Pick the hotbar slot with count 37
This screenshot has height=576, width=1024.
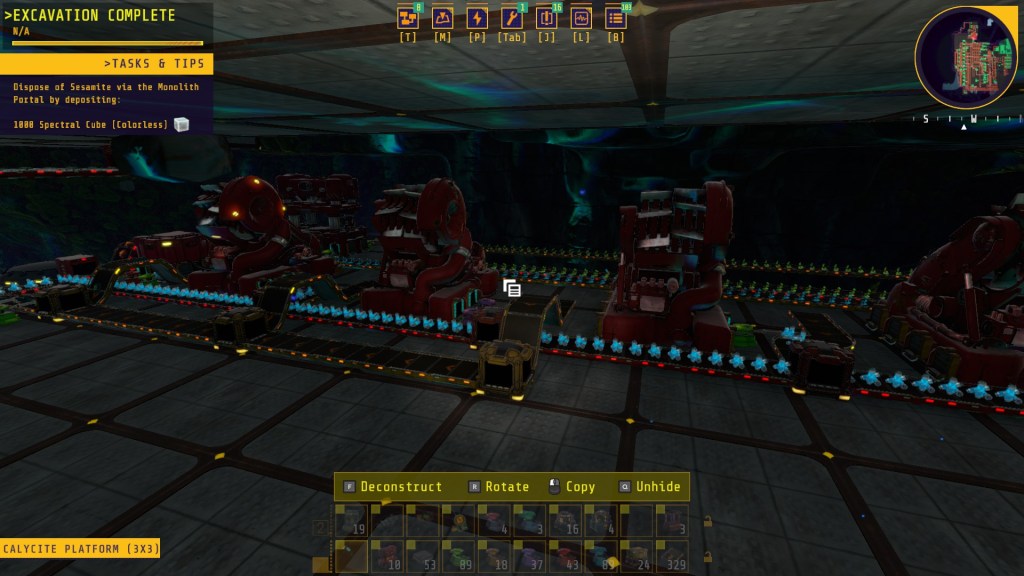529,556
